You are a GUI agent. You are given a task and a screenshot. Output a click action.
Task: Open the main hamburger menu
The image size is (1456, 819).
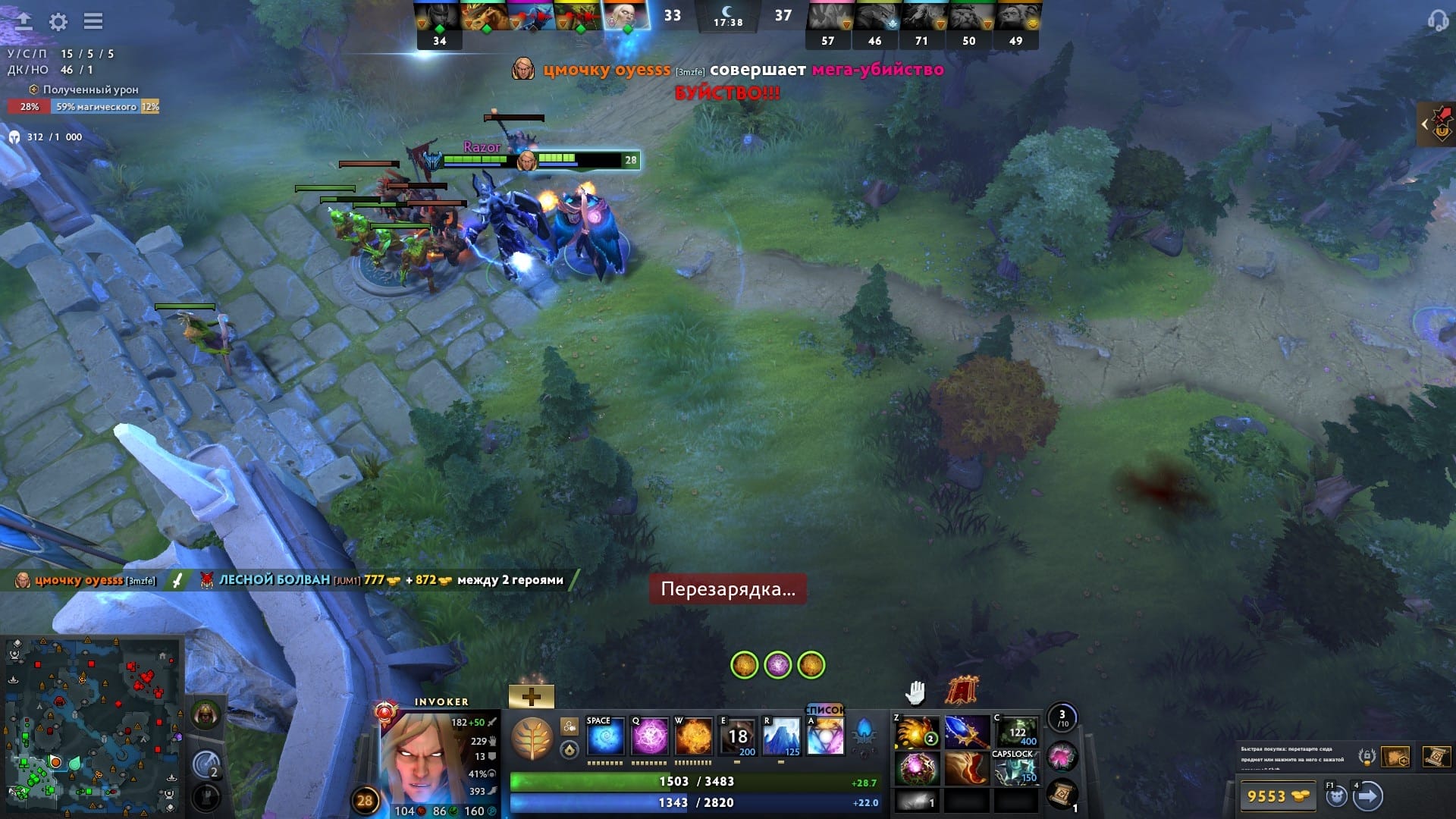[93, 21]
